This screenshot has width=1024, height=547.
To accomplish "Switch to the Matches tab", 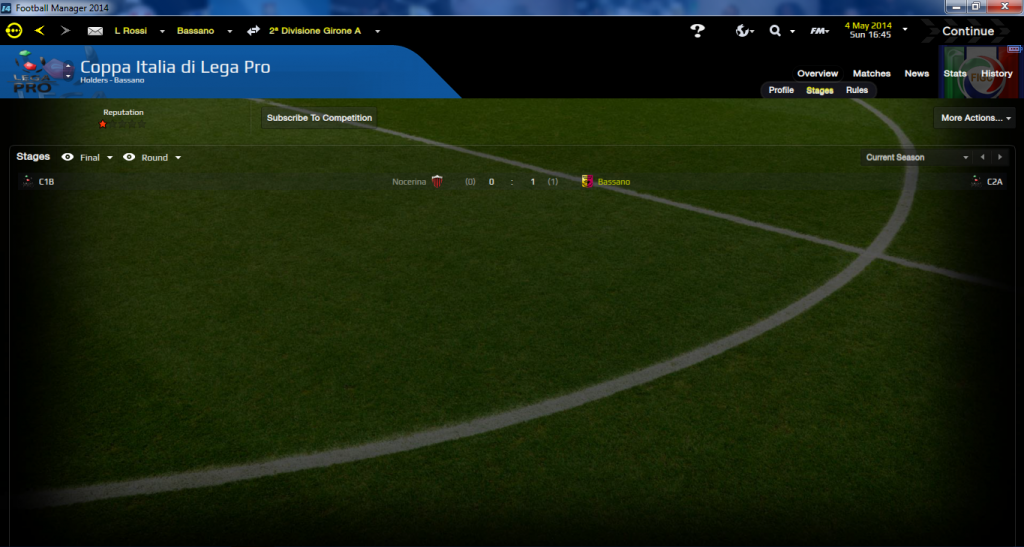I will click(871, 74).
